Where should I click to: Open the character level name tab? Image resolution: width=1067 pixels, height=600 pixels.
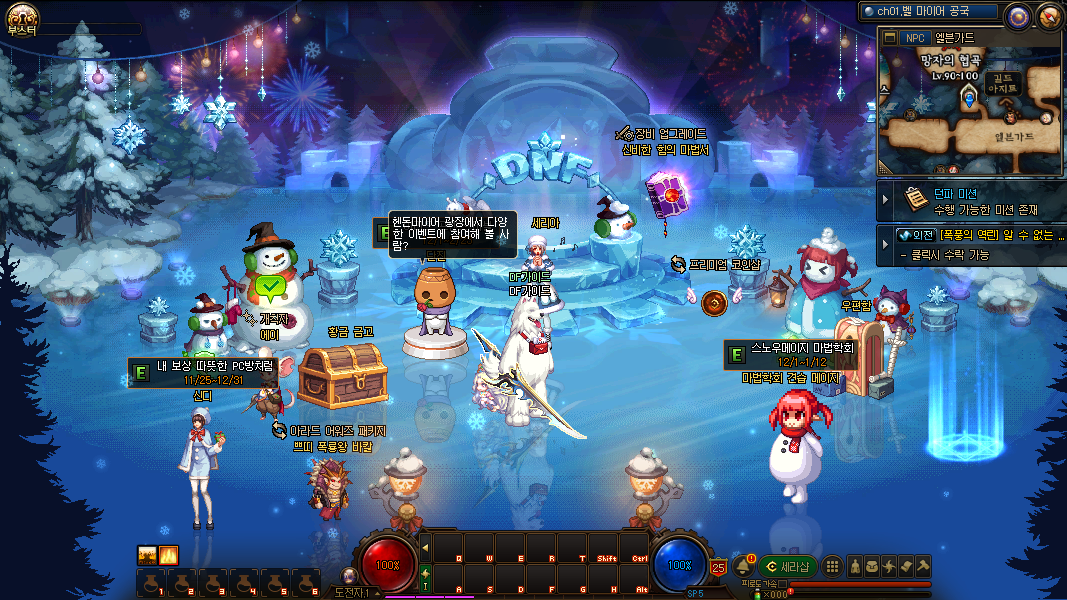(357, 593)
